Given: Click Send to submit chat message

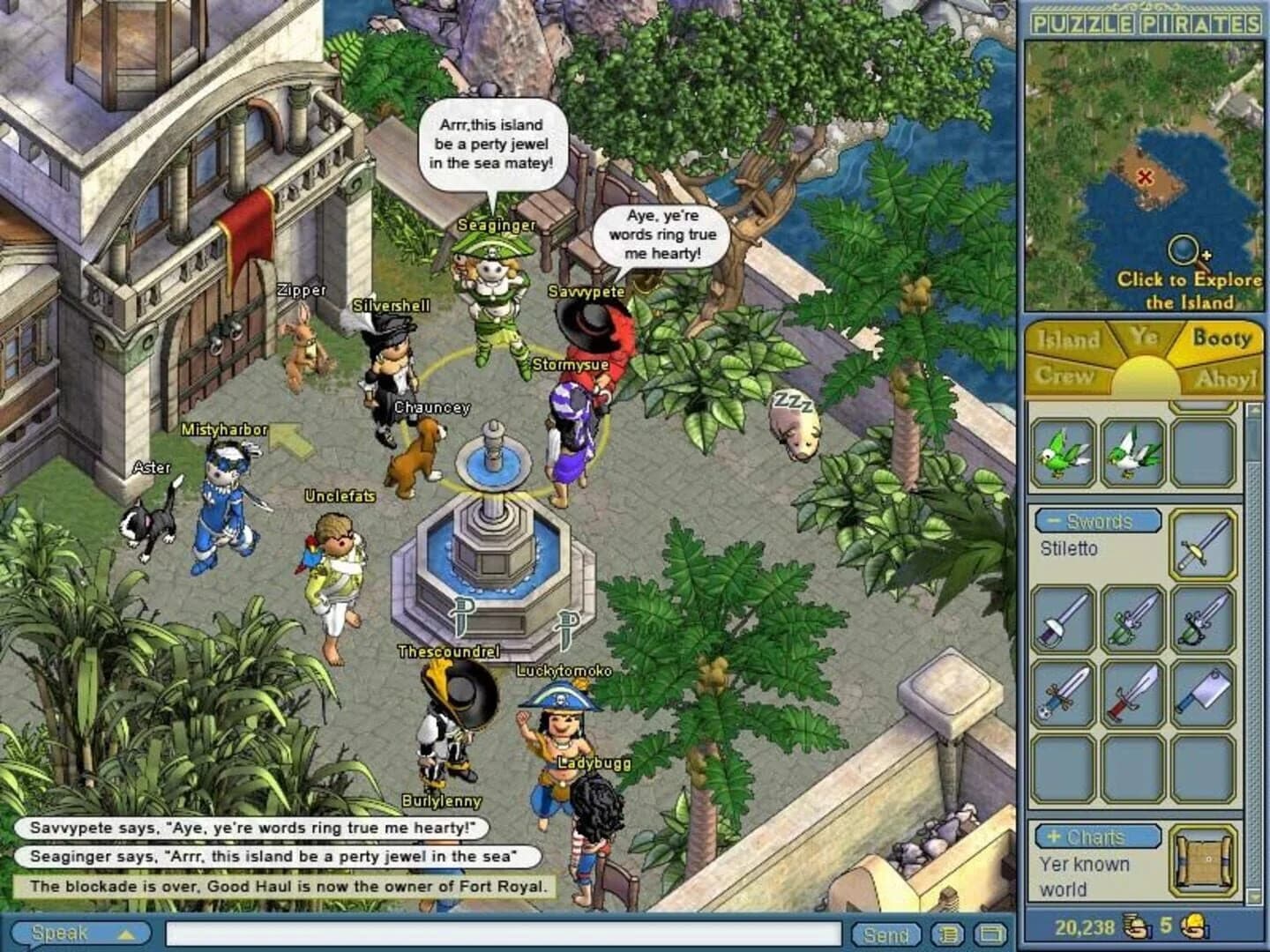Looking at the screenshot, I should pyautogui.click(x=886, y=933).
